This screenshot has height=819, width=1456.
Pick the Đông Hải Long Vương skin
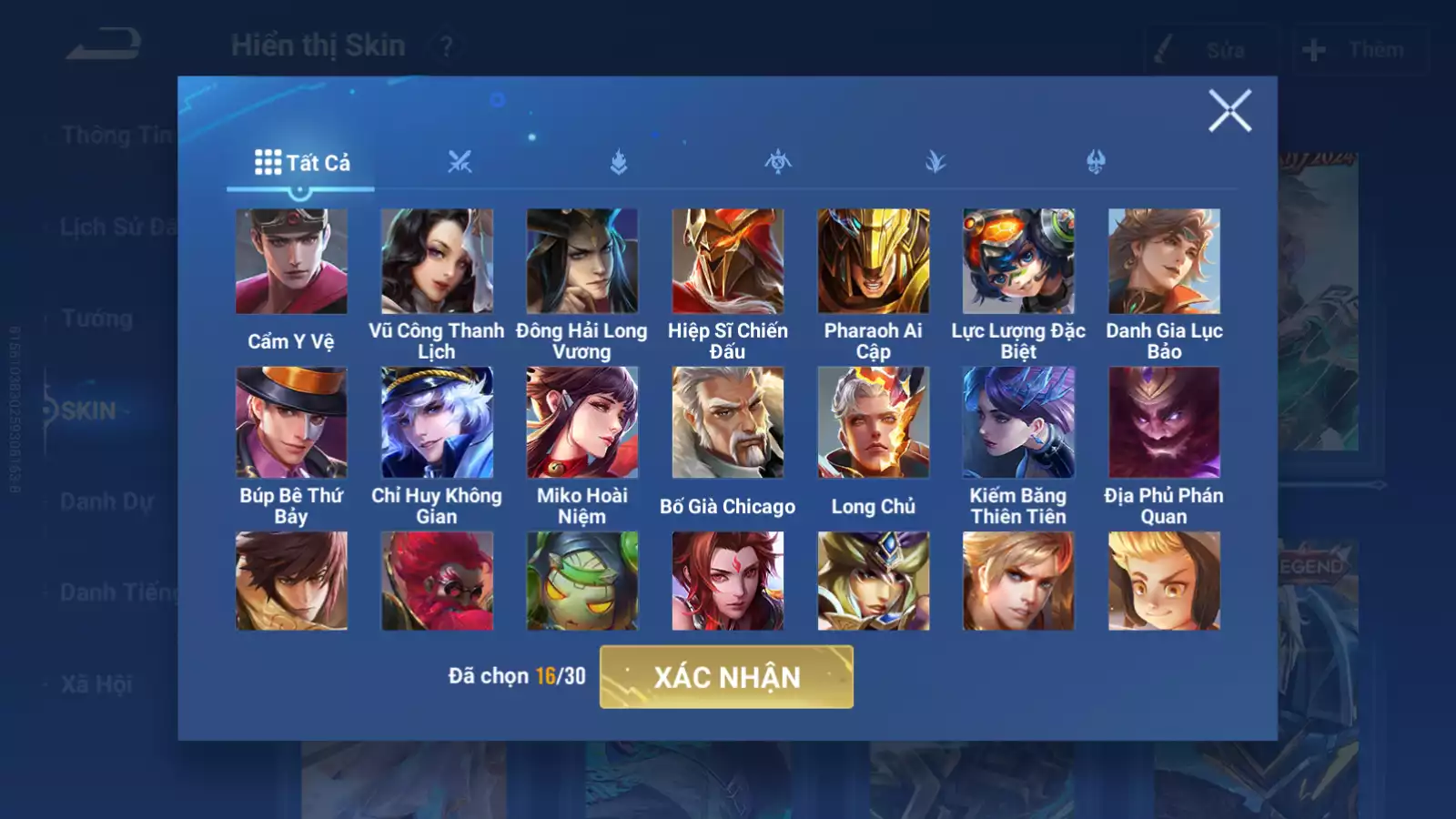(x=582, y=262)
